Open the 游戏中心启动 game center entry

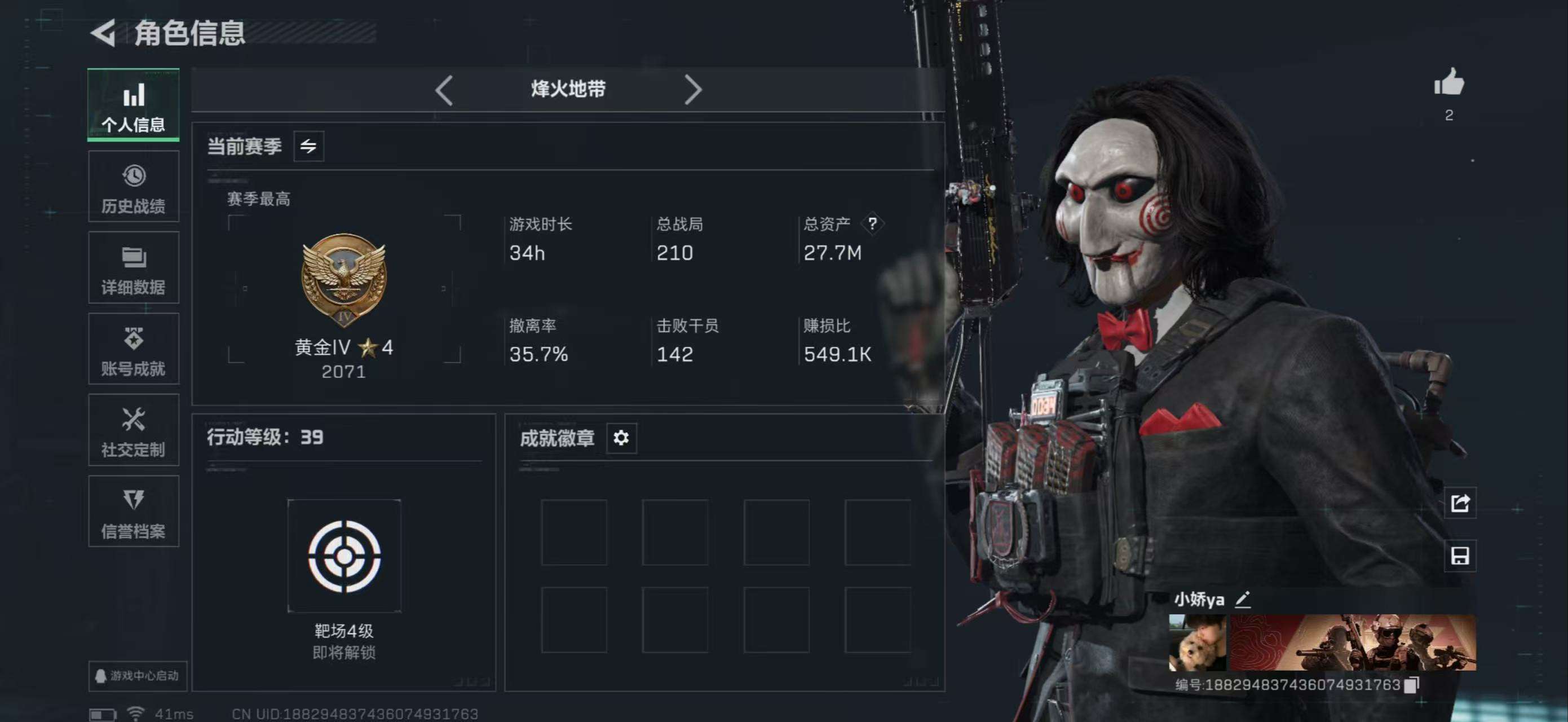[x=136, y=676]
